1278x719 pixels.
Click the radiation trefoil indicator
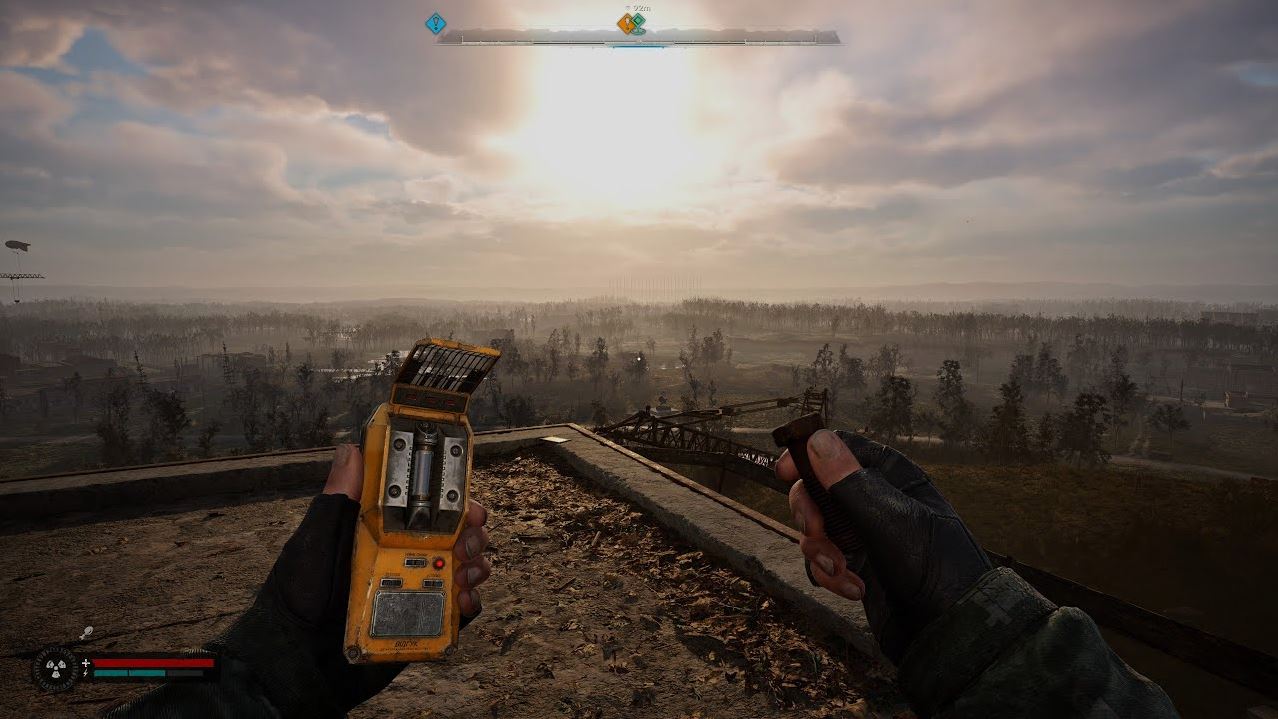click(x=54, y=669)
